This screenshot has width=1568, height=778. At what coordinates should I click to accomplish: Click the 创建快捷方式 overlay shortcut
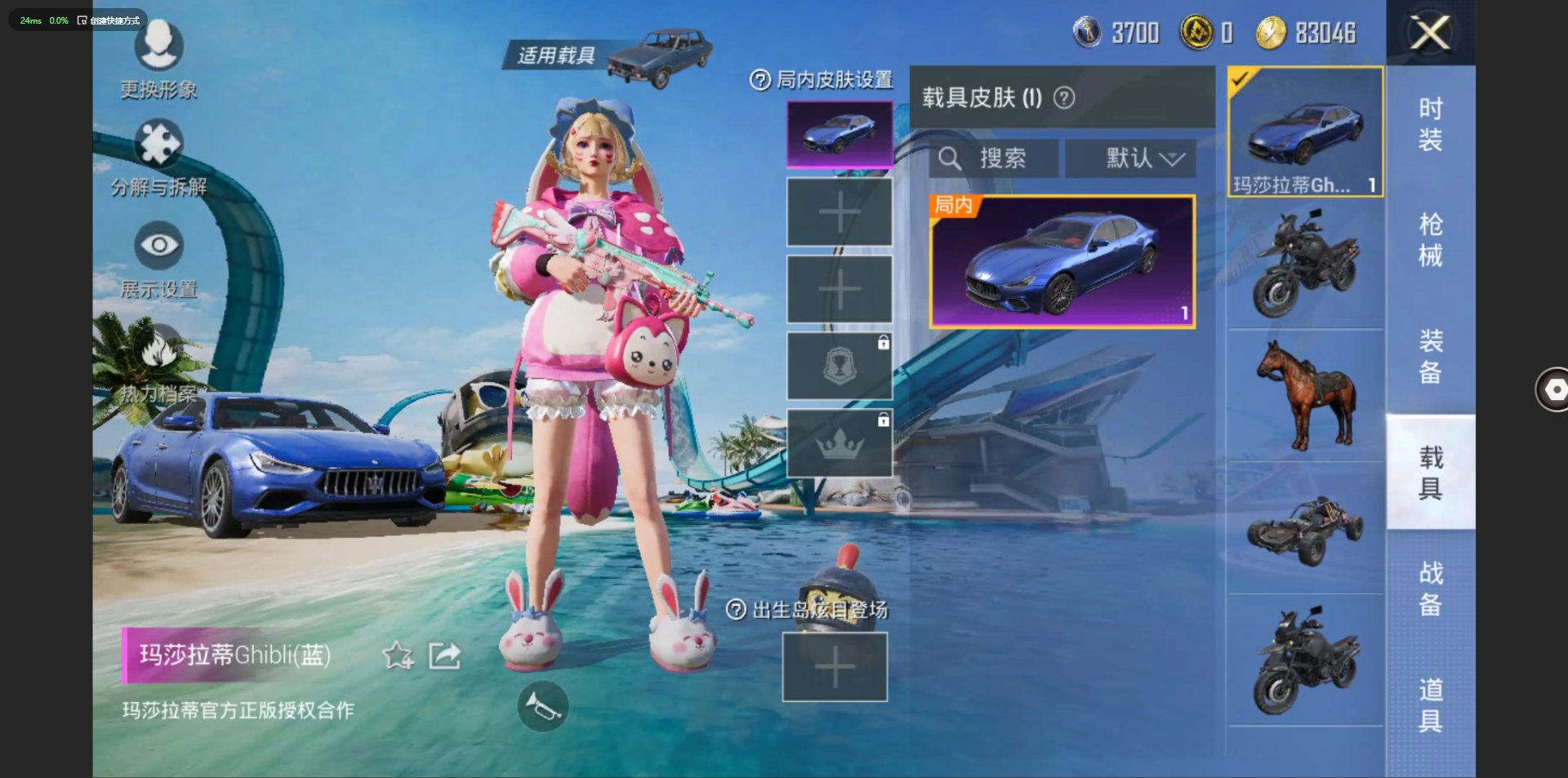click(x=109, y=20)
